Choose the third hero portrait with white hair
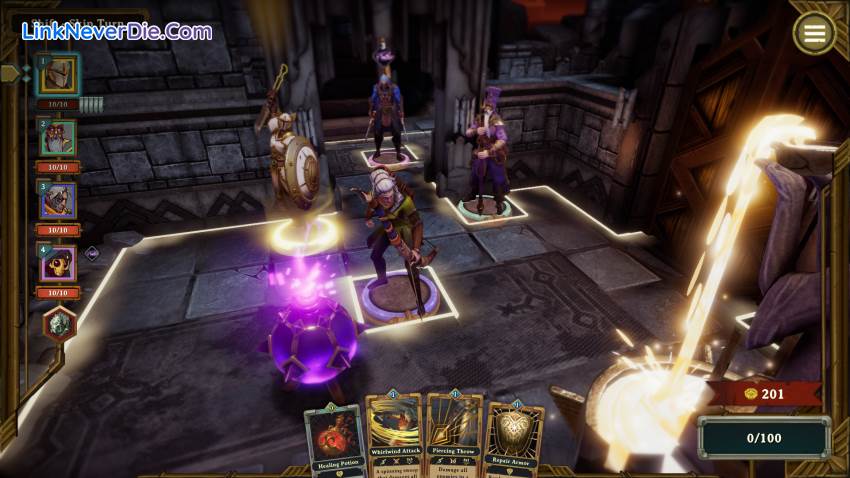850x478 pixels. coord(58,200)
